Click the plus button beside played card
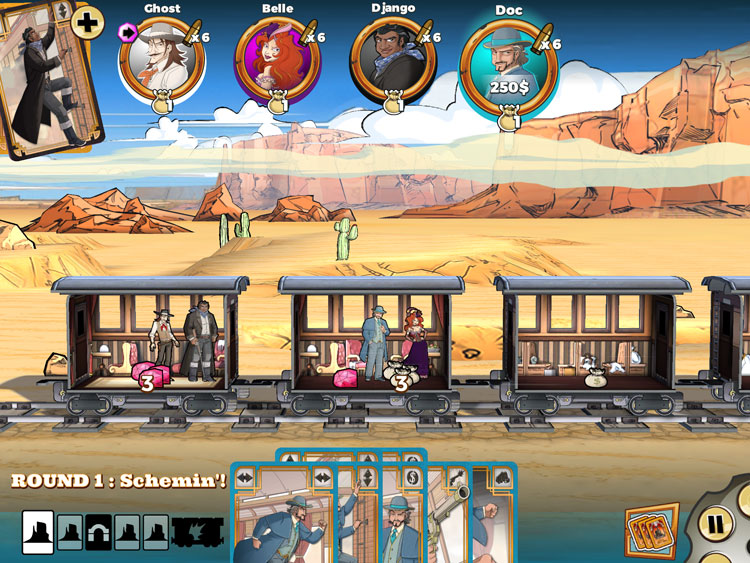 [x=88, y=22]
